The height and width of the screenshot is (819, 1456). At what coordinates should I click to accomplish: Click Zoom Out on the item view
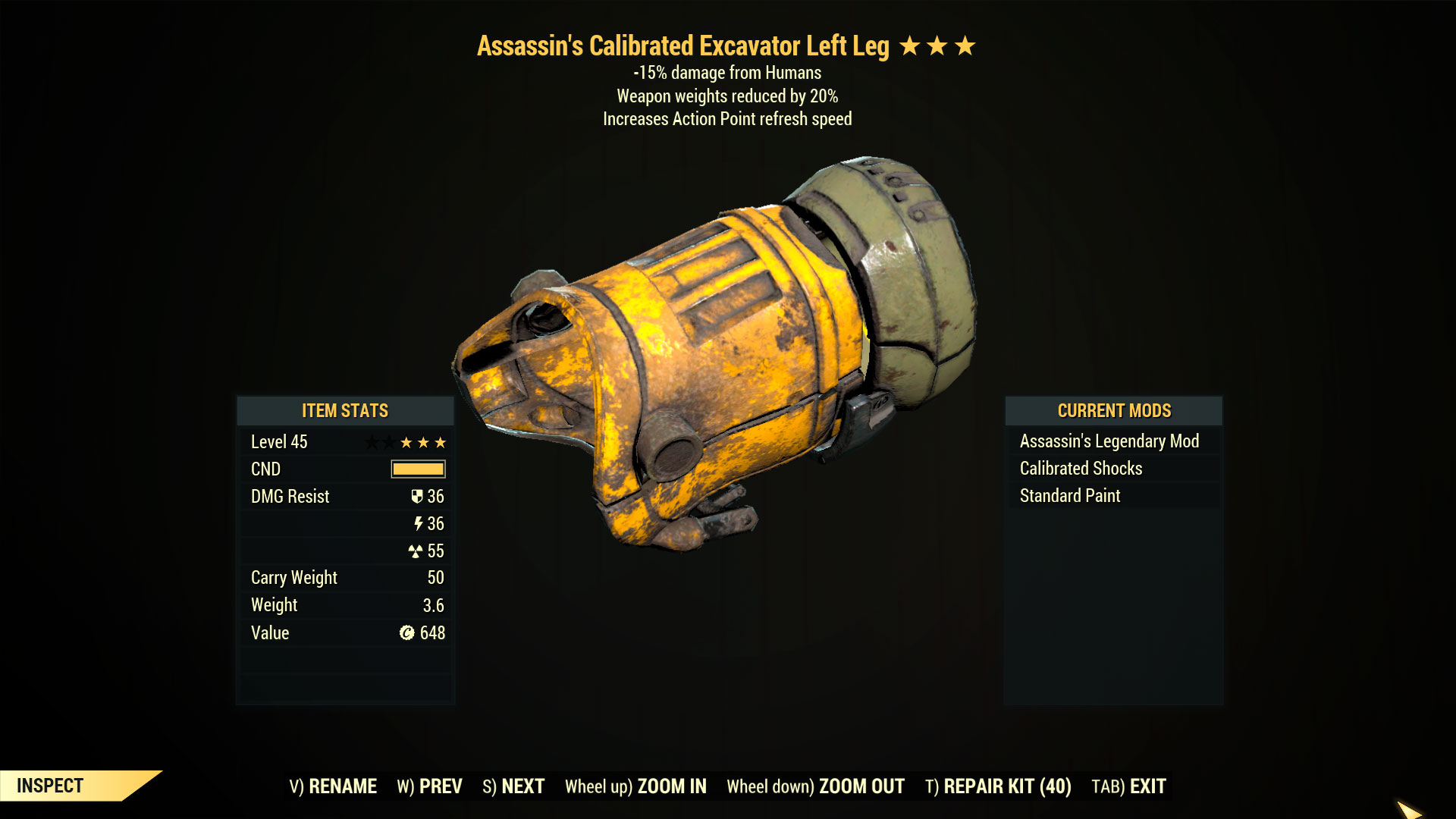815,786
